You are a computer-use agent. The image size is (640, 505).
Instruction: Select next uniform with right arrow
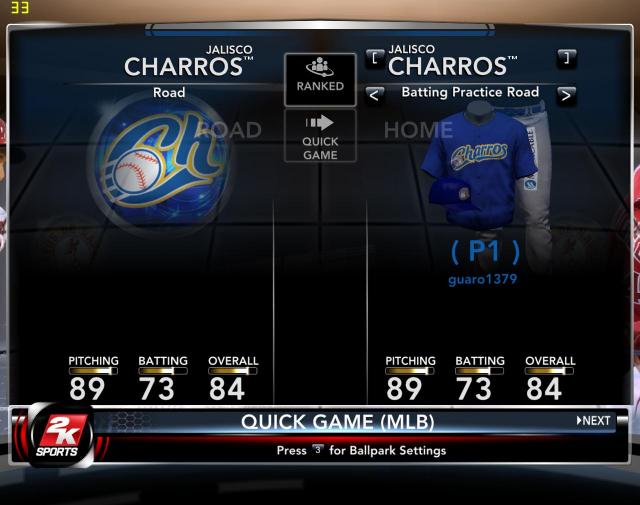click(566, 95)
